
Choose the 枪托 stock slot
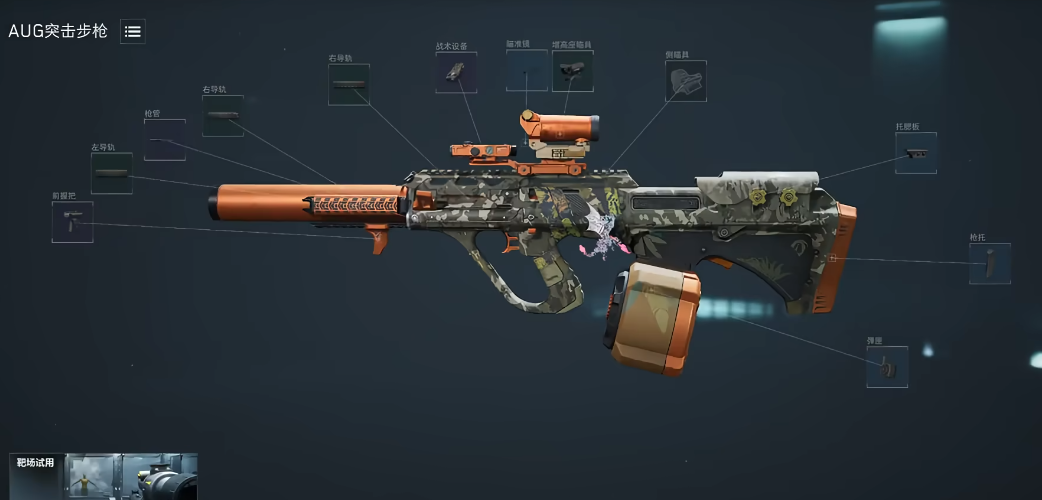(989, 264)
